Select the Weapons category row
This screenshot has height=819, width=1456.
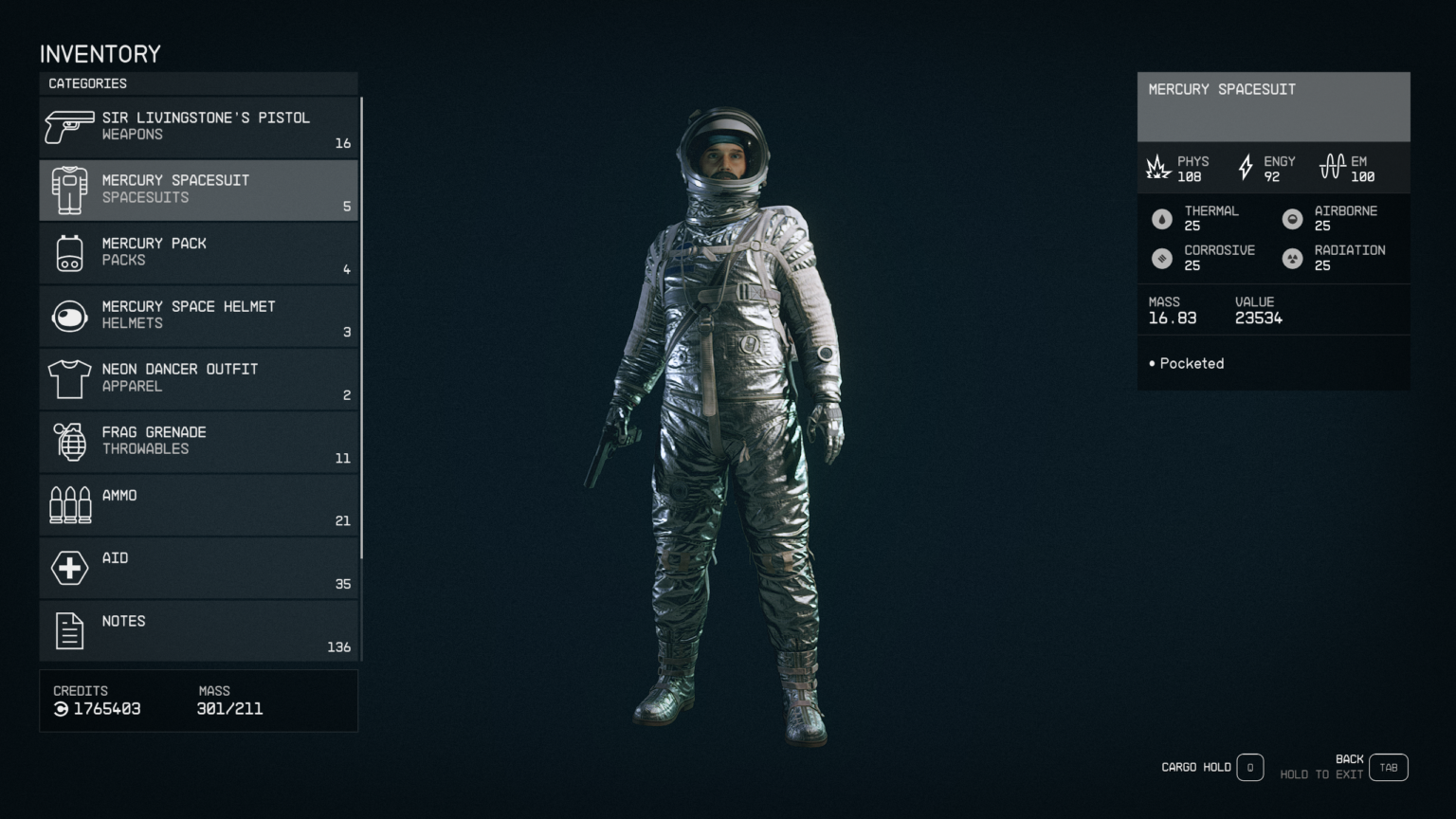(x=198, y=126)
